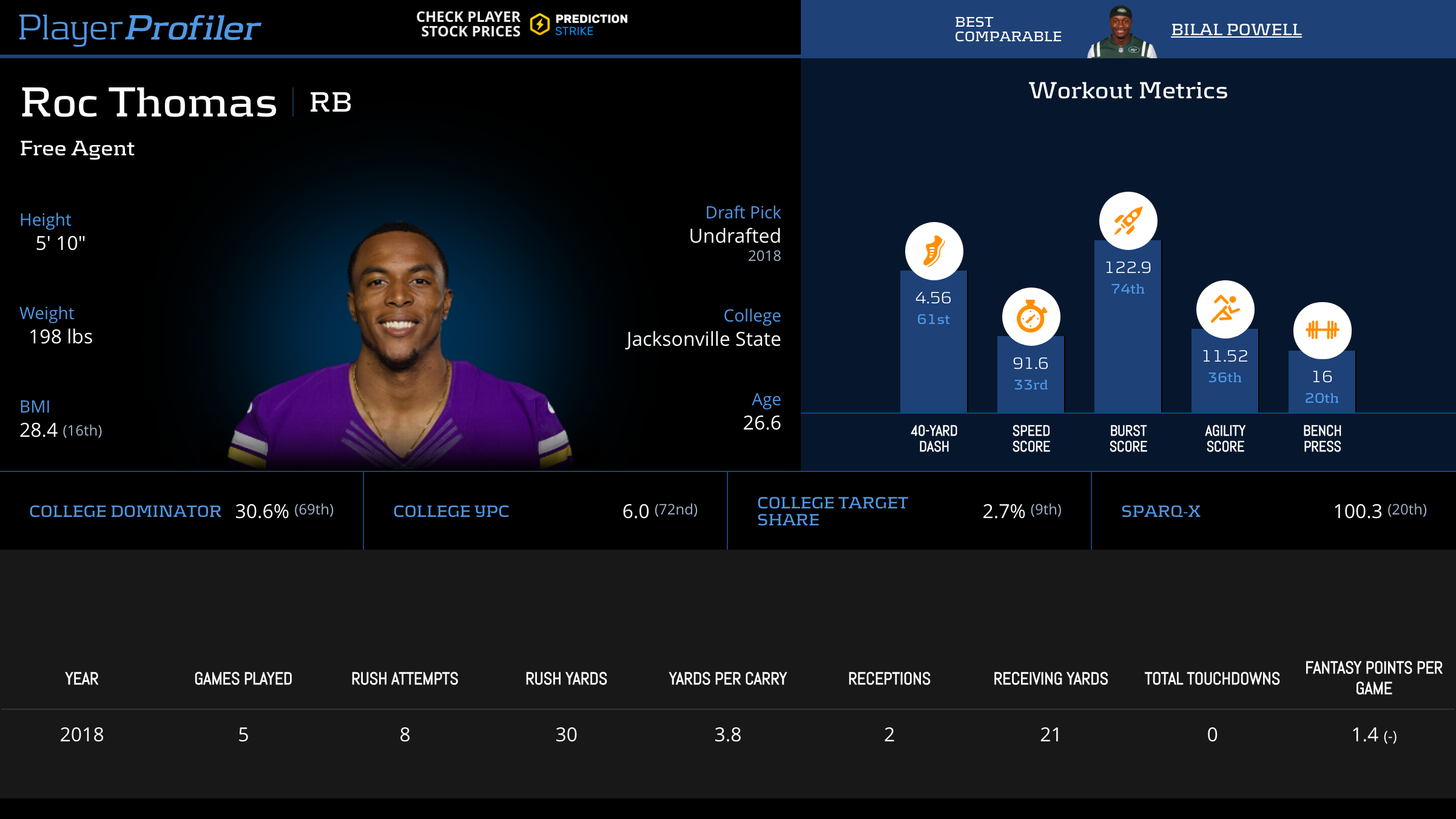
Task: View the College Target Share metric
Action: [832, 511]
